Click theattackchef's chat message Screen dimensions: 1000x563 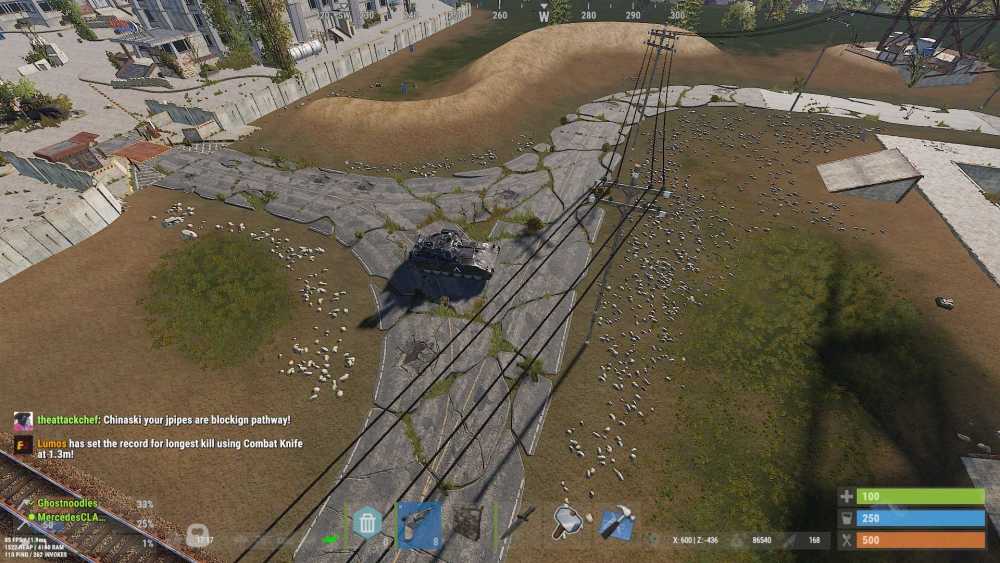coord(164,420)
